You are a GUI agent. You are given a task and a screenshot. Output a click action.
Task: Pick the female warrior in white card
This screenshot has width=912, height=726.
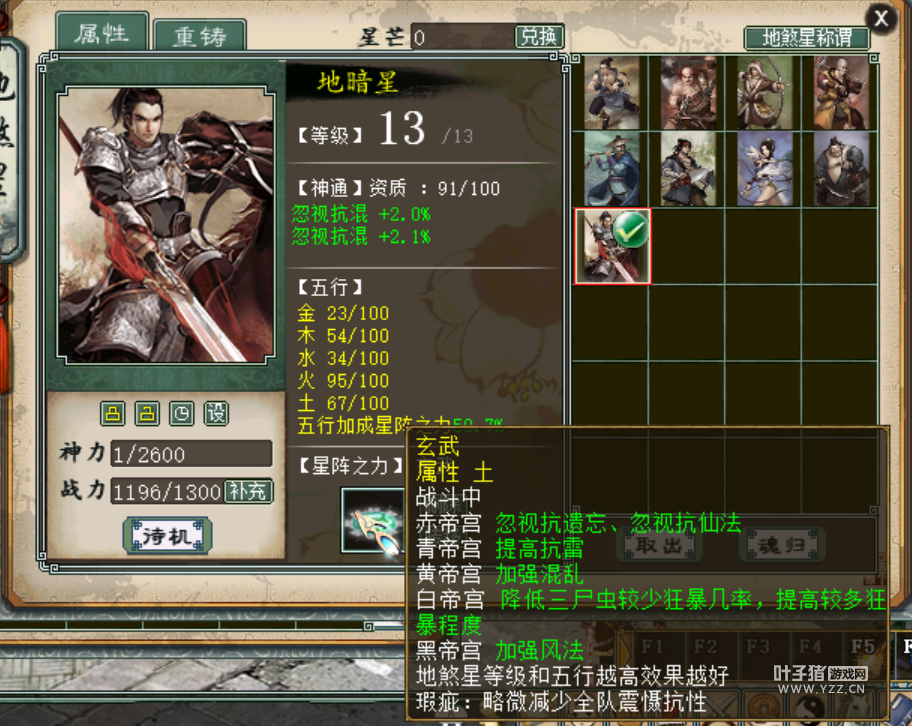765,169
